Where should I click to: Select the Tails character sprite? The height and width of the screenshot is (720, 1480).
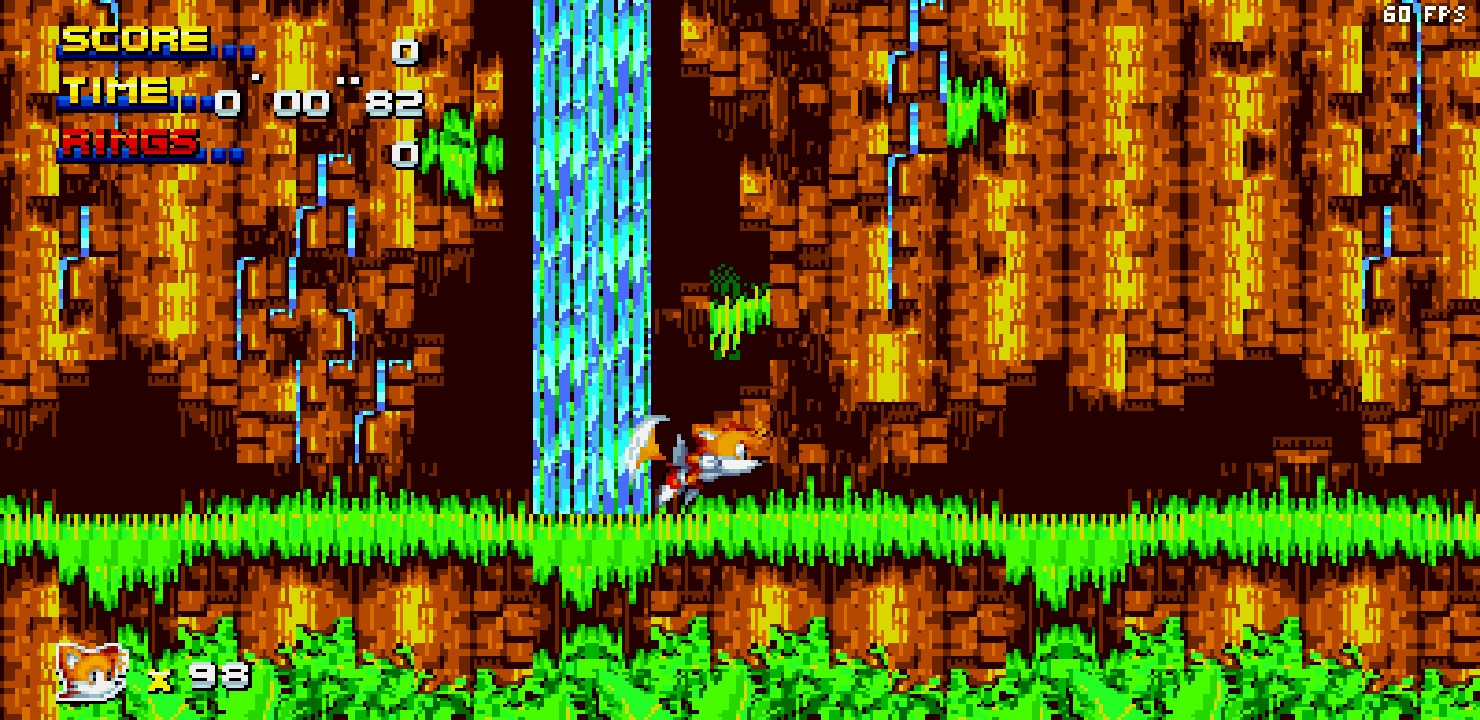point(710,455)
